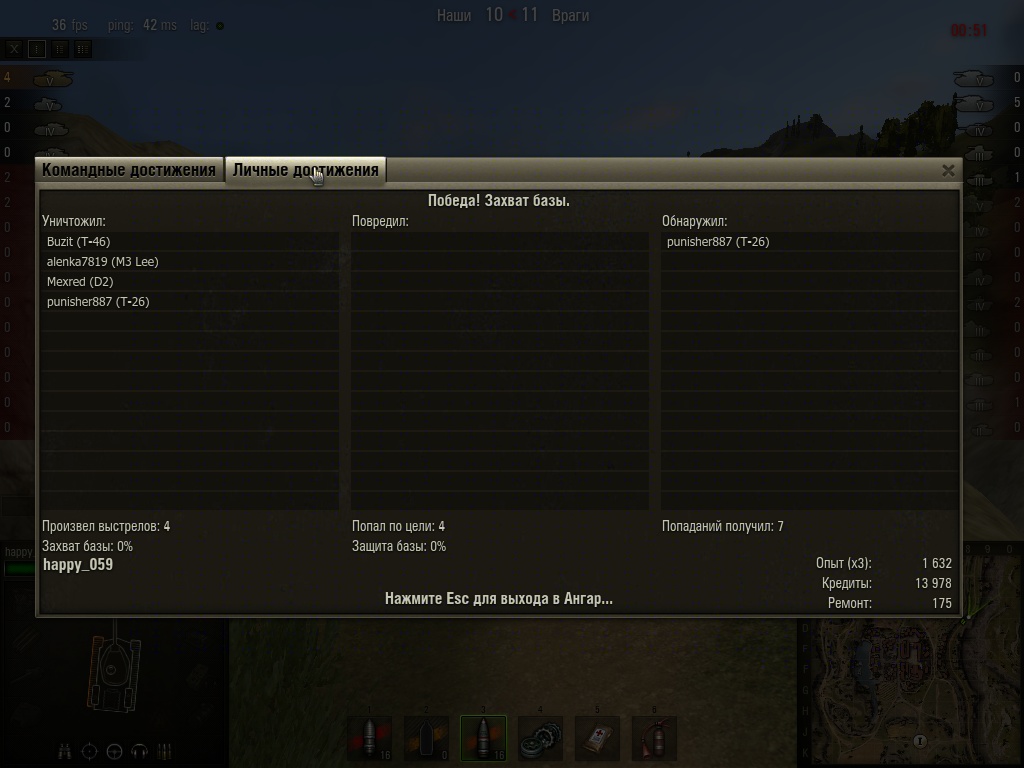
Task: Select the highlighted third shell slot
Action: [x=483, y=739]
